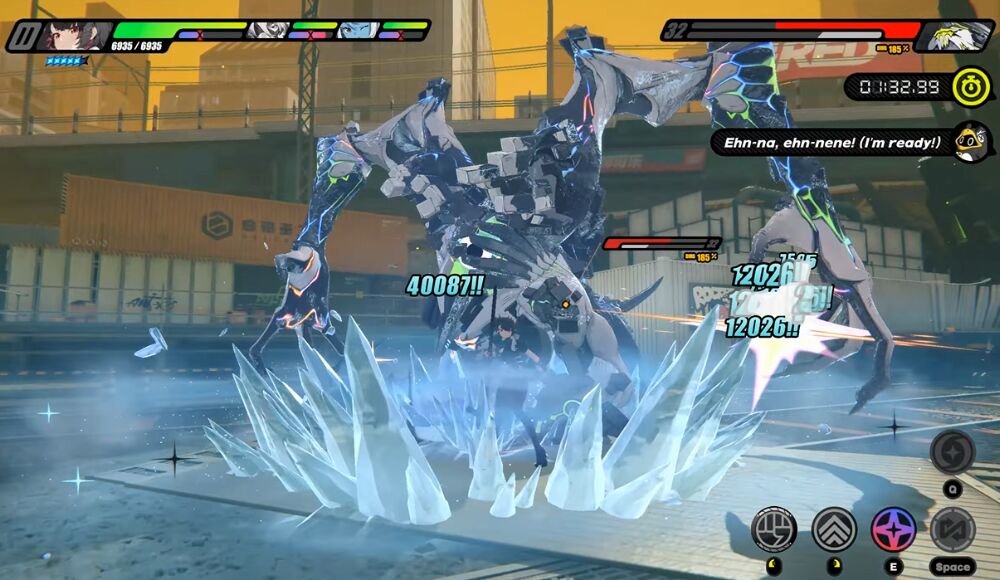Tap the greyed-out character swap icon
Image resolution: width=1000 pixels, height=580 pixels.
point(952,528)
